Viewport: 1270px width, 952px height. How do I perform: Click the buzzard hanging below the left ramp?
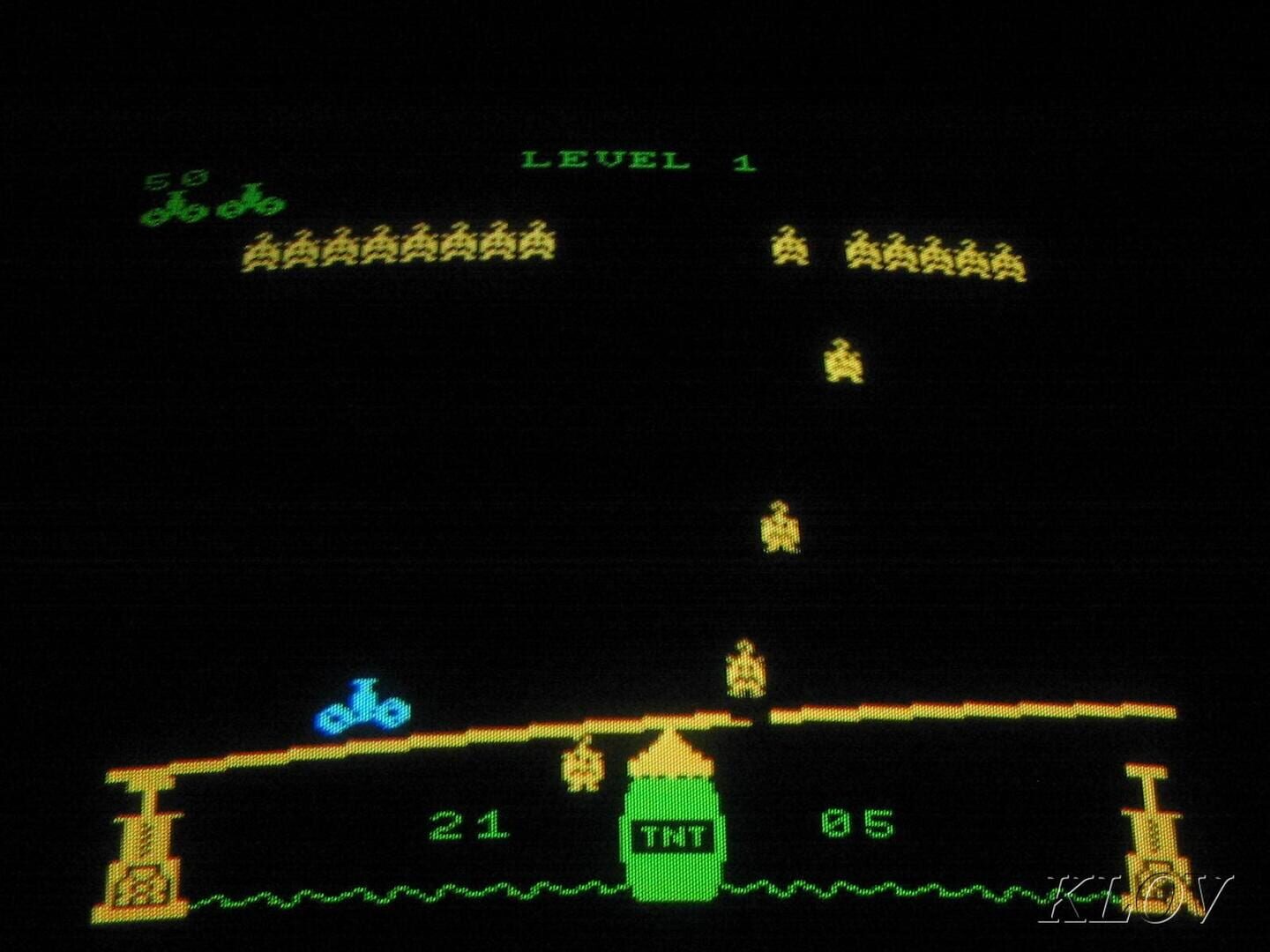(582, 767)
